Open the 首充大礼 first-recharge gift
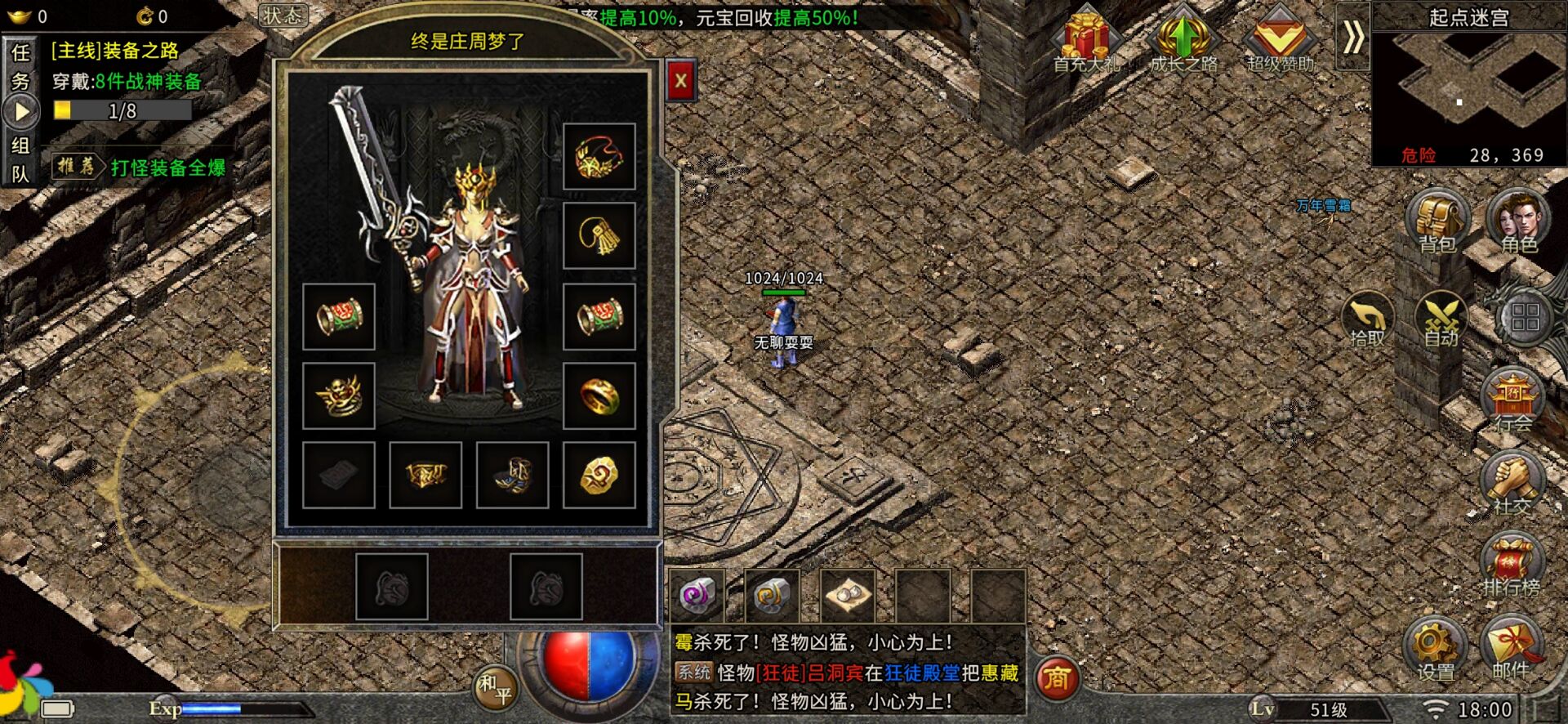Viewport: 1568px width, 724px height. pyautogui.click(x=1085, y=41)
